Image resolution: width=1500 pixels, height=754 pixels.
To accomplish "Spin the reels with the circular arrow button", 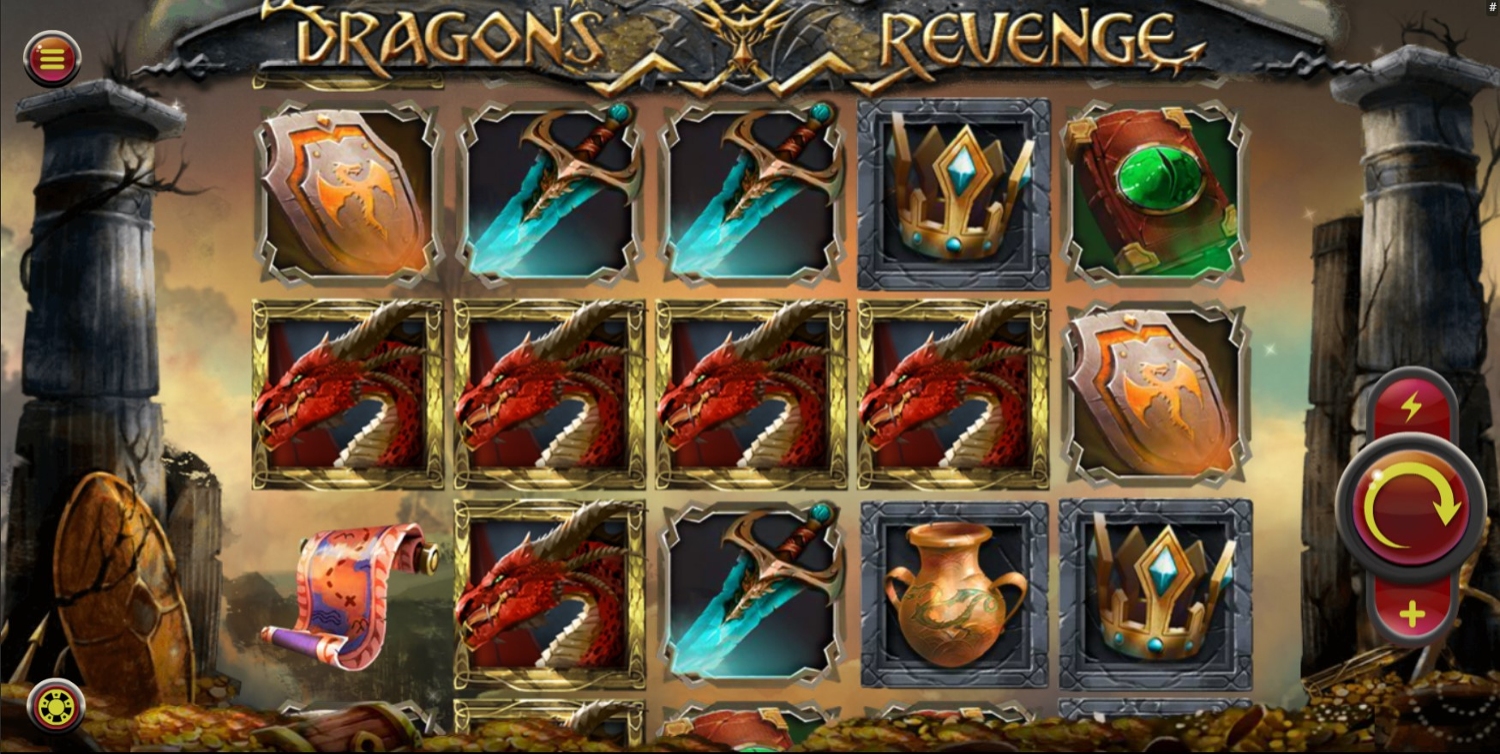I will [x=1410, y=508].
